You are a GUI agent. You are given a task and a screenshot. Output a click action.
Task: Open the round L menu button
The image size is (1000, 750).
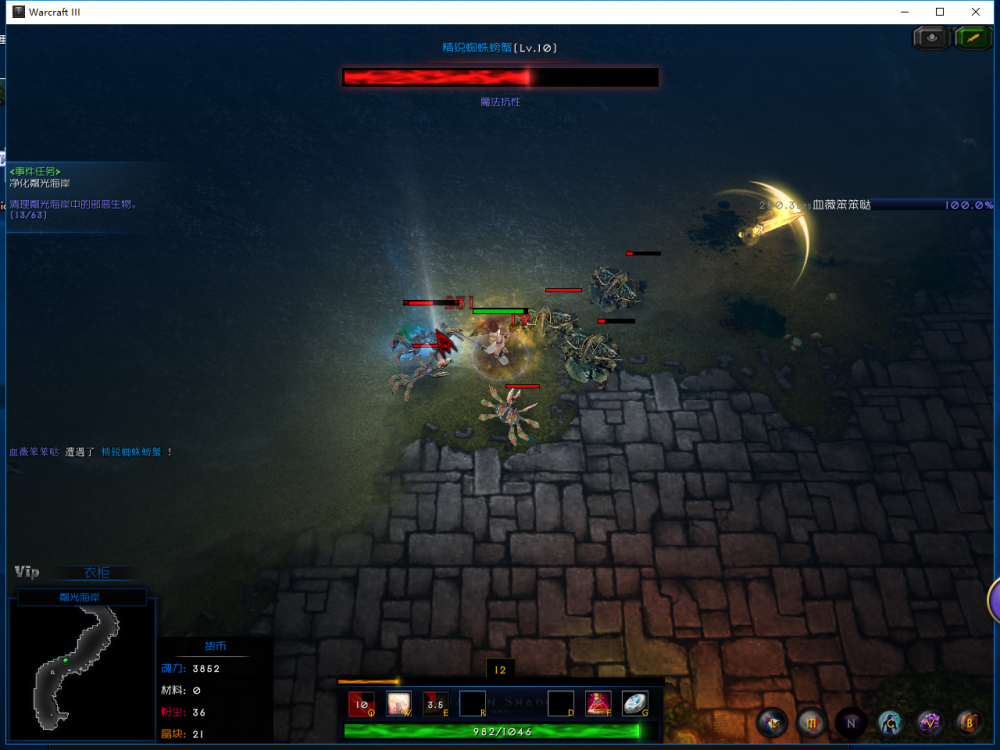771,722
